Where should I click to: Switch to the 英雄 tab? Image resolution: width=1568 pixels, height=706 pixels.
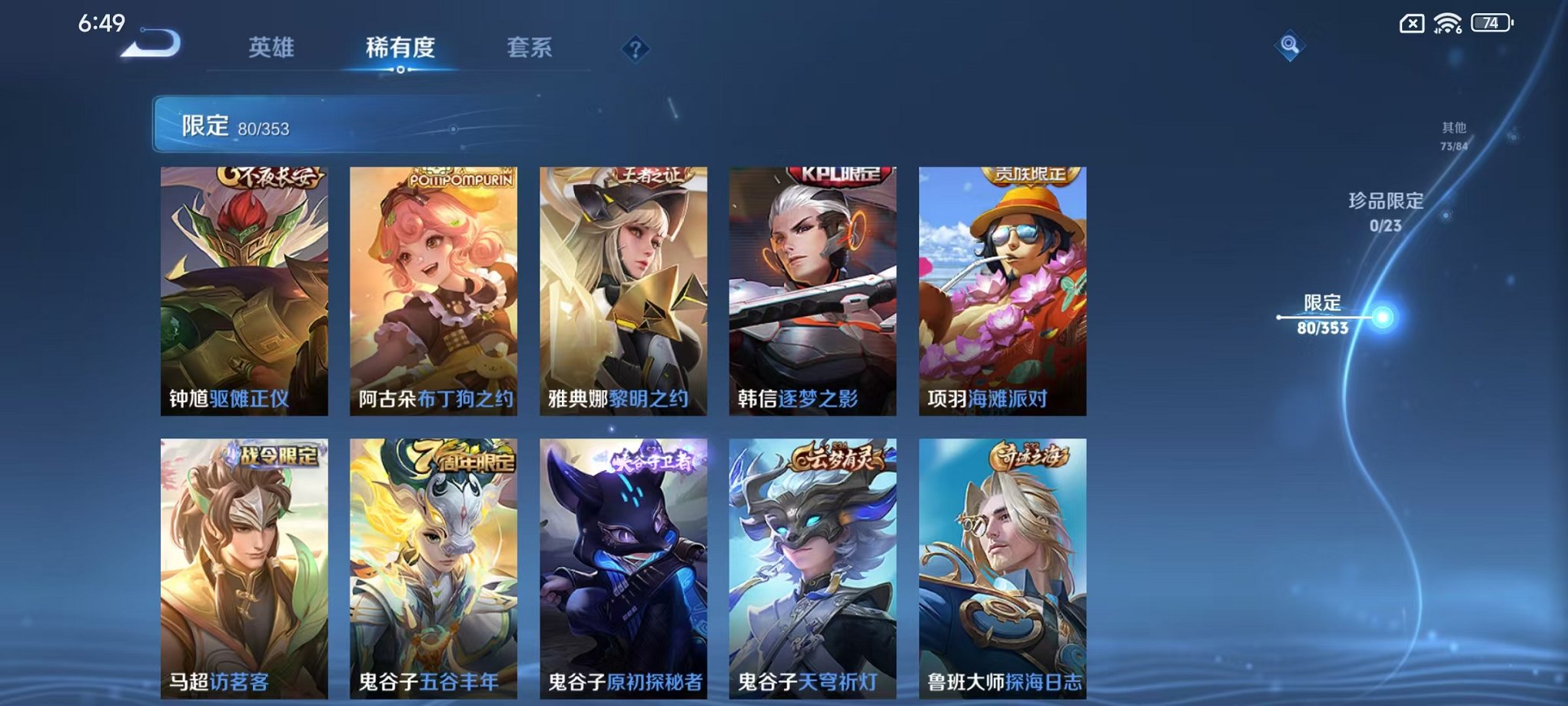(269, 48)
